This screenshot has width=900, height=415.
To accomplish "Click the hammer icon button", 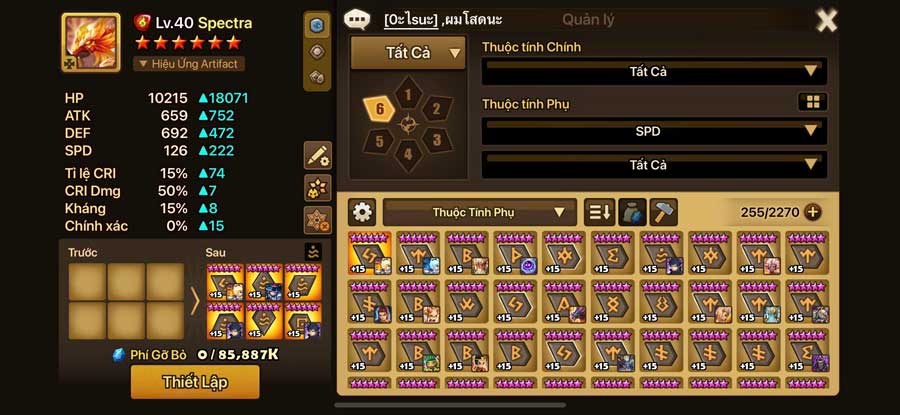I will point(663,212).
